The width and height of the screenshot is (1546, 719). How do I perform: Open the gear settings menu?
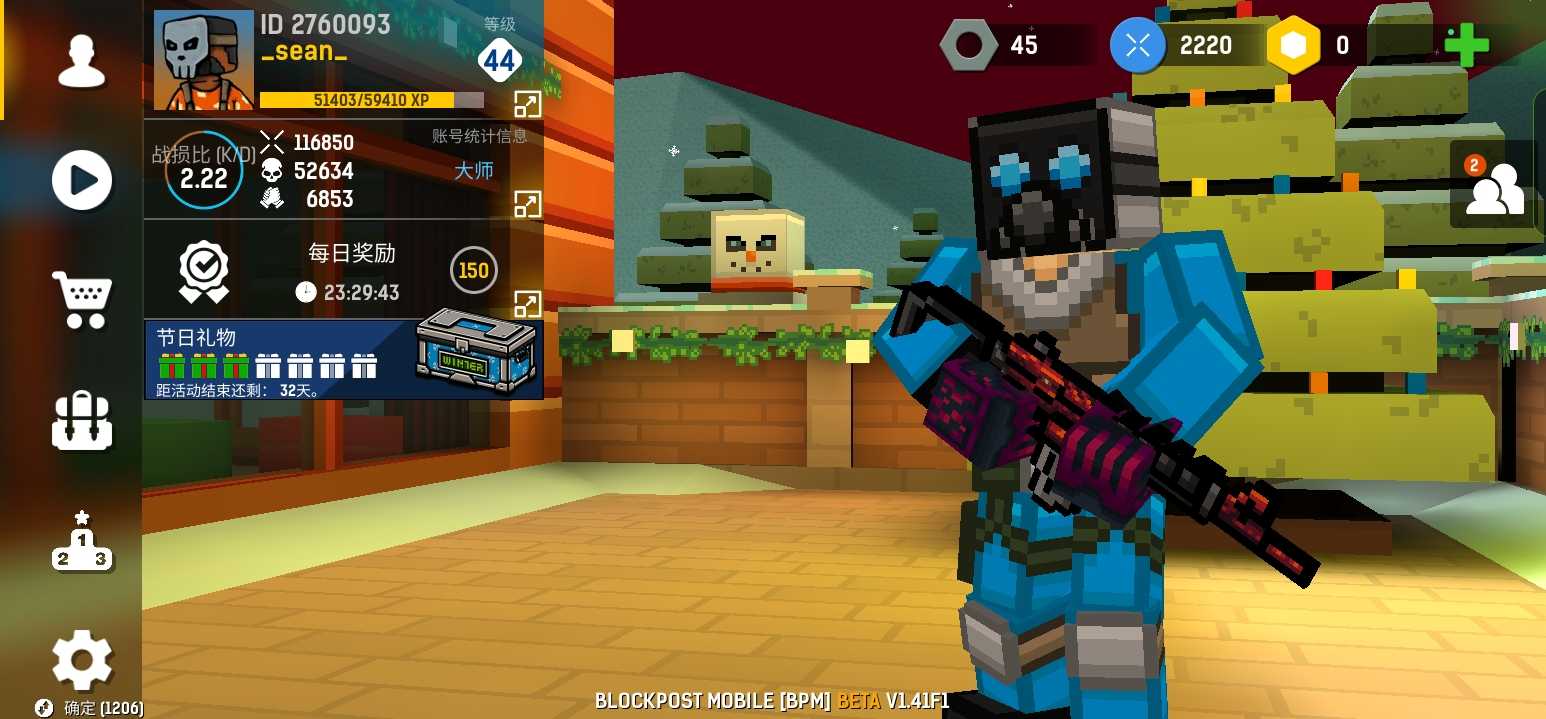[x=82, y=659]
